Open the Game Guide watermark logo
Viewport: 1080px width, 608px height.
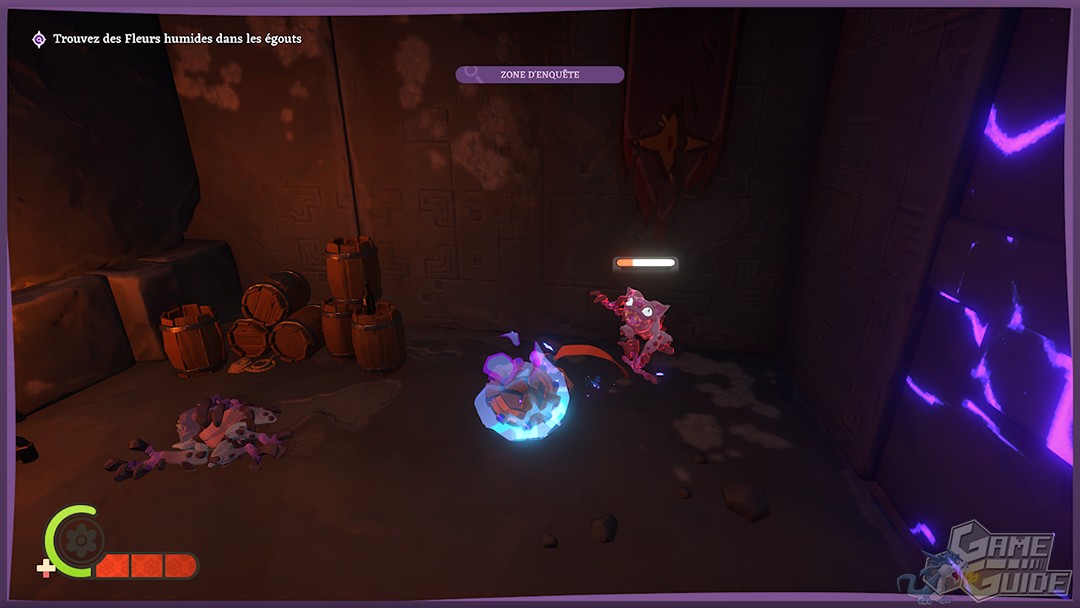998,561
